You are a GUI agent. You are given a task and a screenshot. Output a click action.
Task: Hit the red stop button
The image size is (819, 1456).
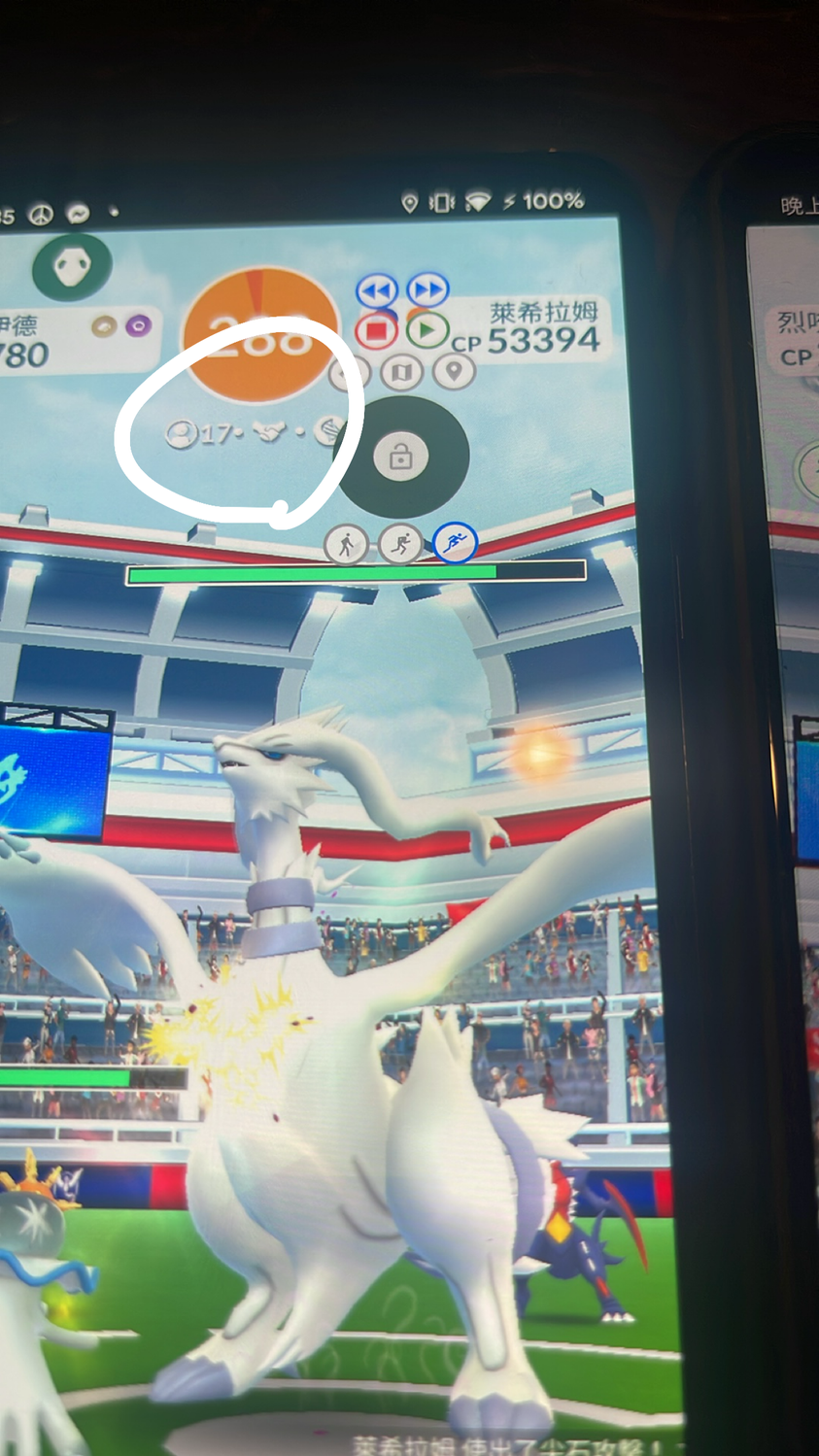[376, 331]
